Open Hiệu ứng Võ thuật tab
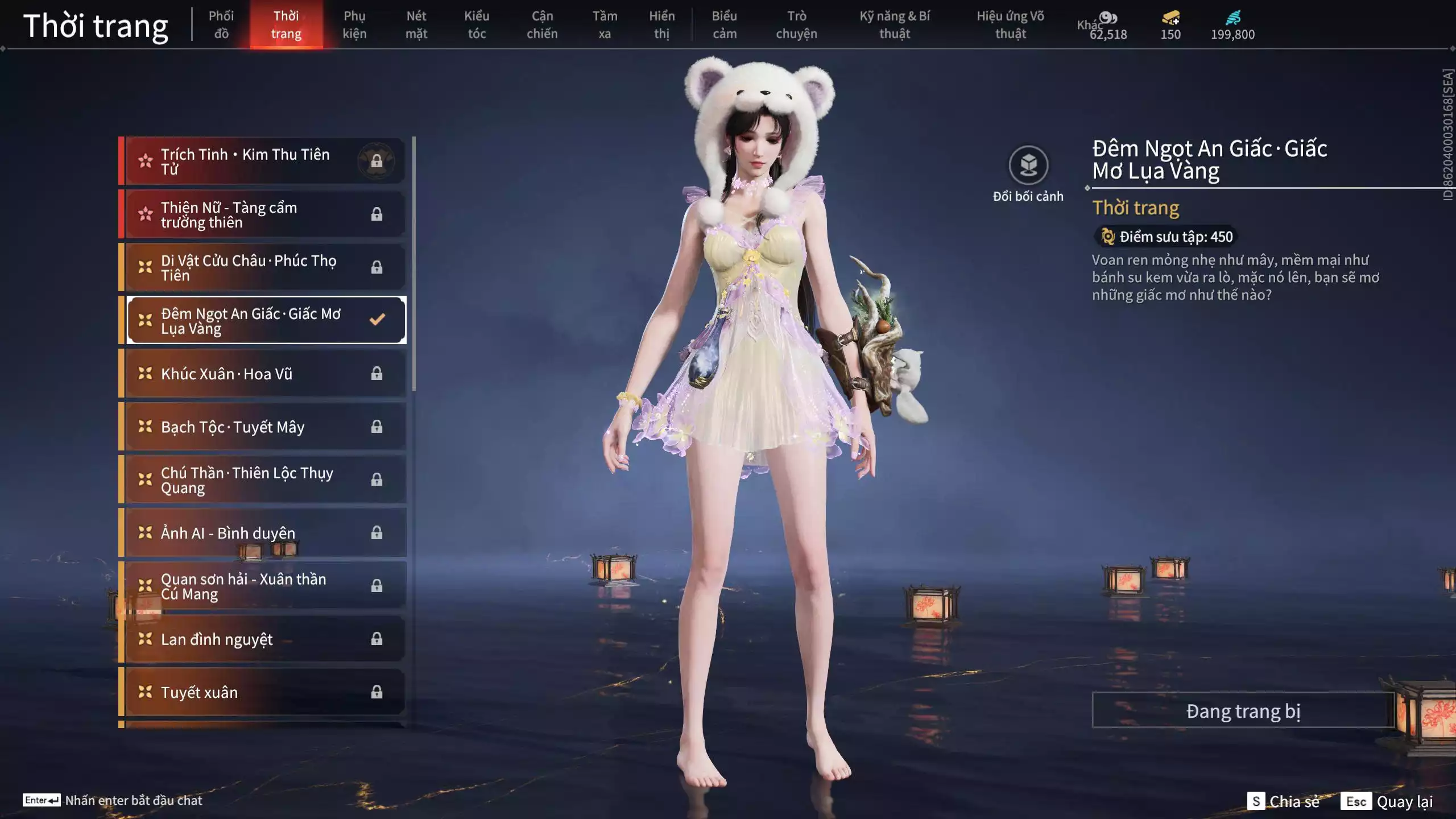The image size is (1456, 819). [1011, 24]
